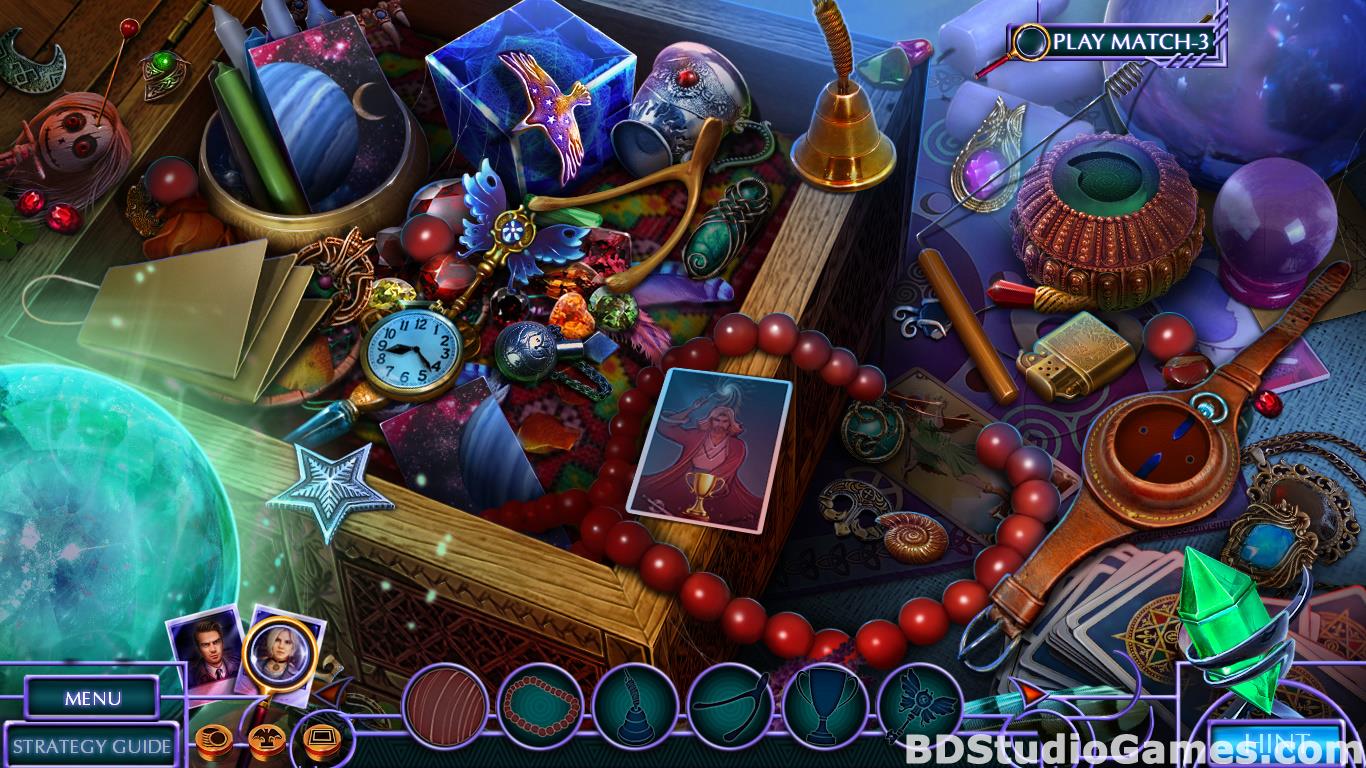Viewport: 1366px width, 768px height.
Task: Select the red ball silhouette slot
Action: click(x=444, y=706)
